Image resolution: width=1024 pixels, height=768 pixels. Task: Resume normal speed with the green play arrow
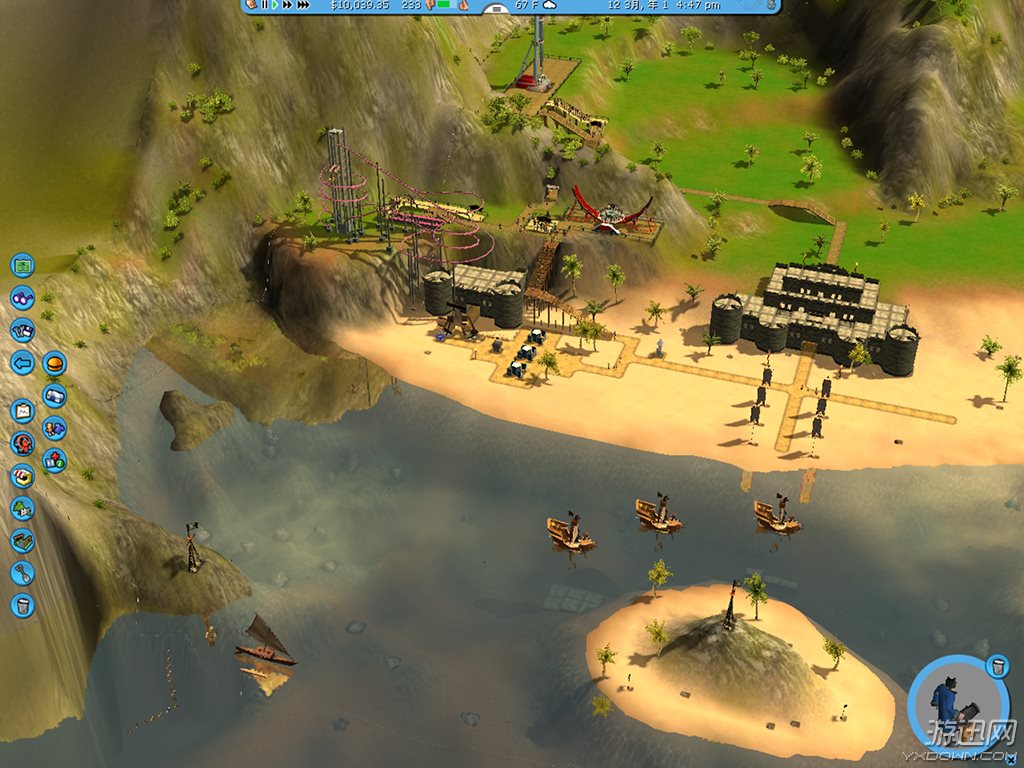point(275,5)
